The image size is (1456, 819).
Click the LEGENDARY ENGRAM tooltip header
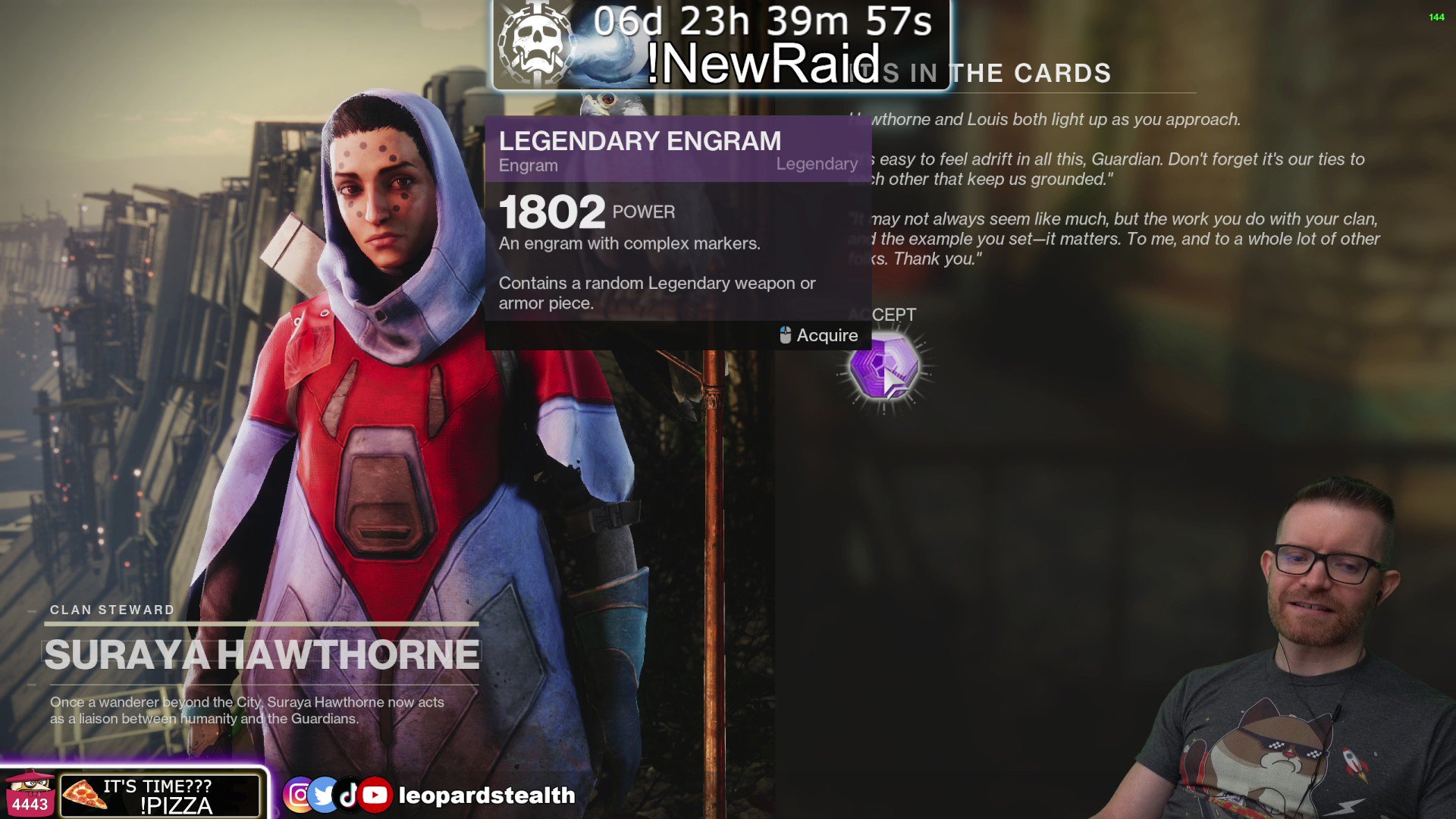[x=639, y=141]
